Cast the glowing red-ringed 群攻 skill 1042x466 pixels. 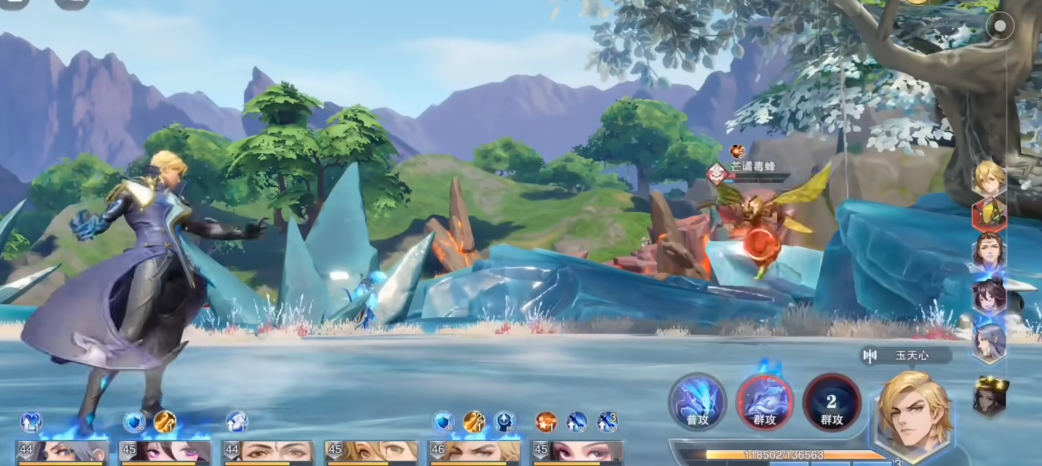click(x=764, y=403)
